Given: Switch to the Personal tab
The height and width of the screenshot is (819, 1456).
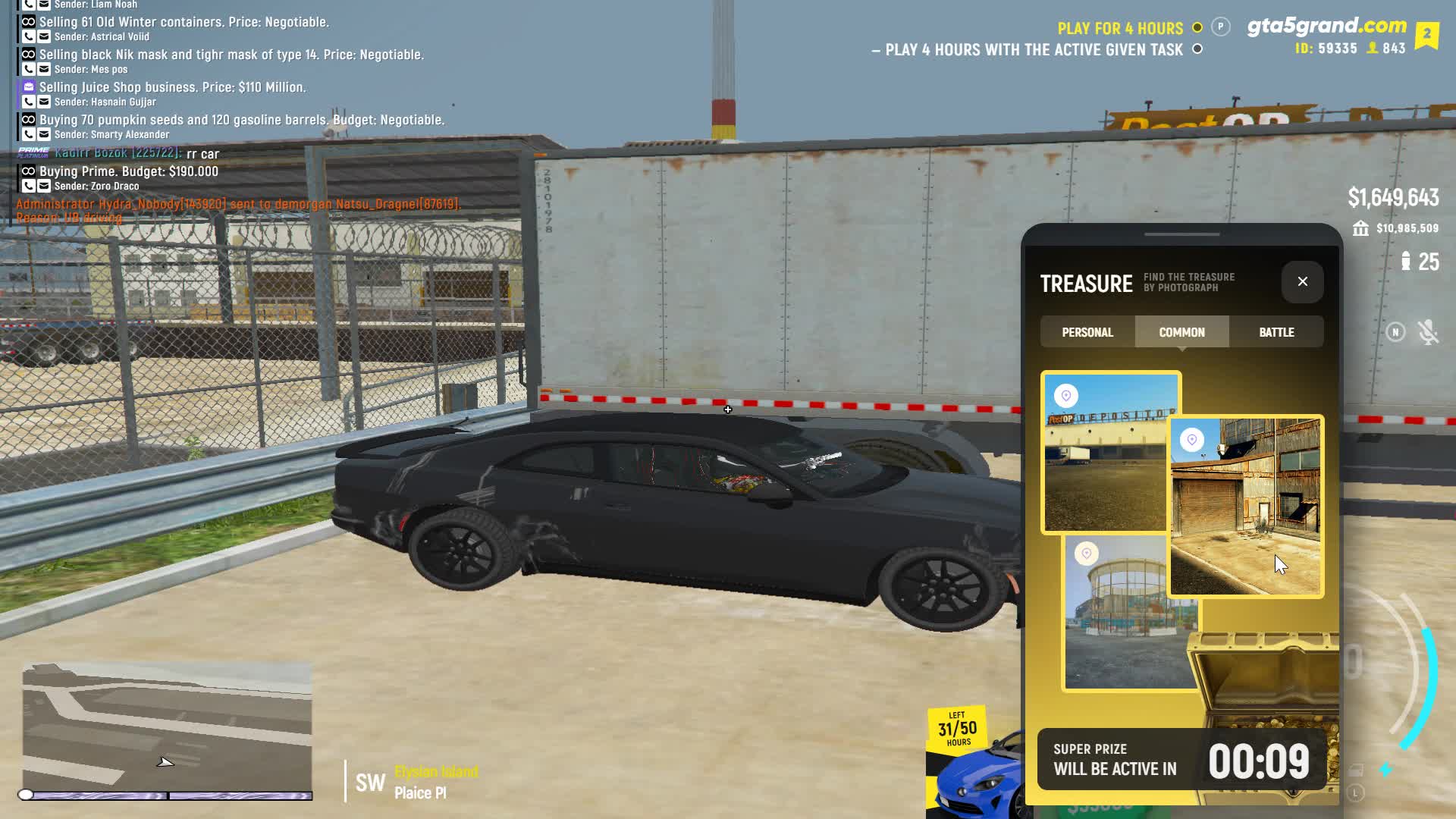Looking at the screenshot, I should point(1087,332).
